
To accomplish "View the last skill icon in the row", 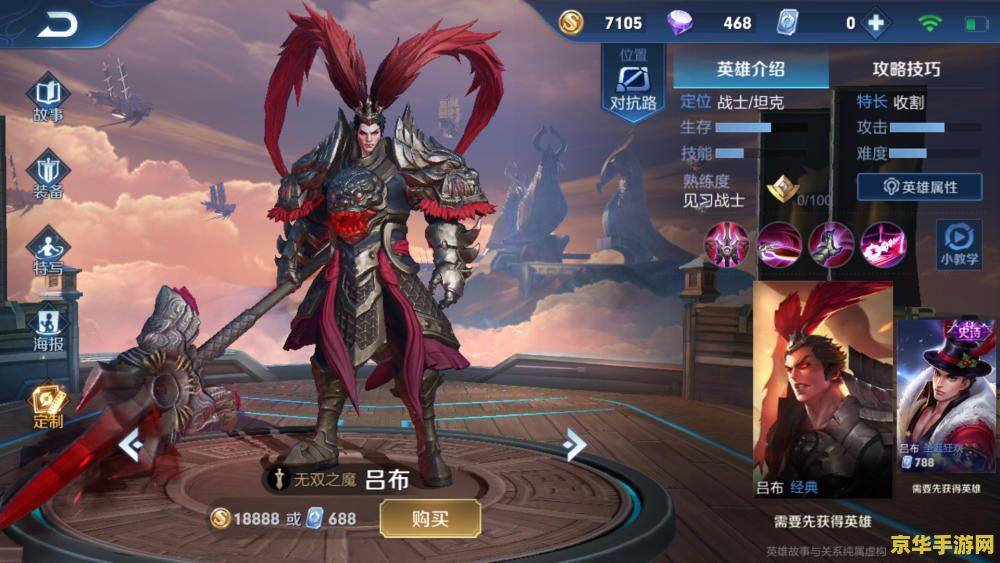I will point(883,244).
